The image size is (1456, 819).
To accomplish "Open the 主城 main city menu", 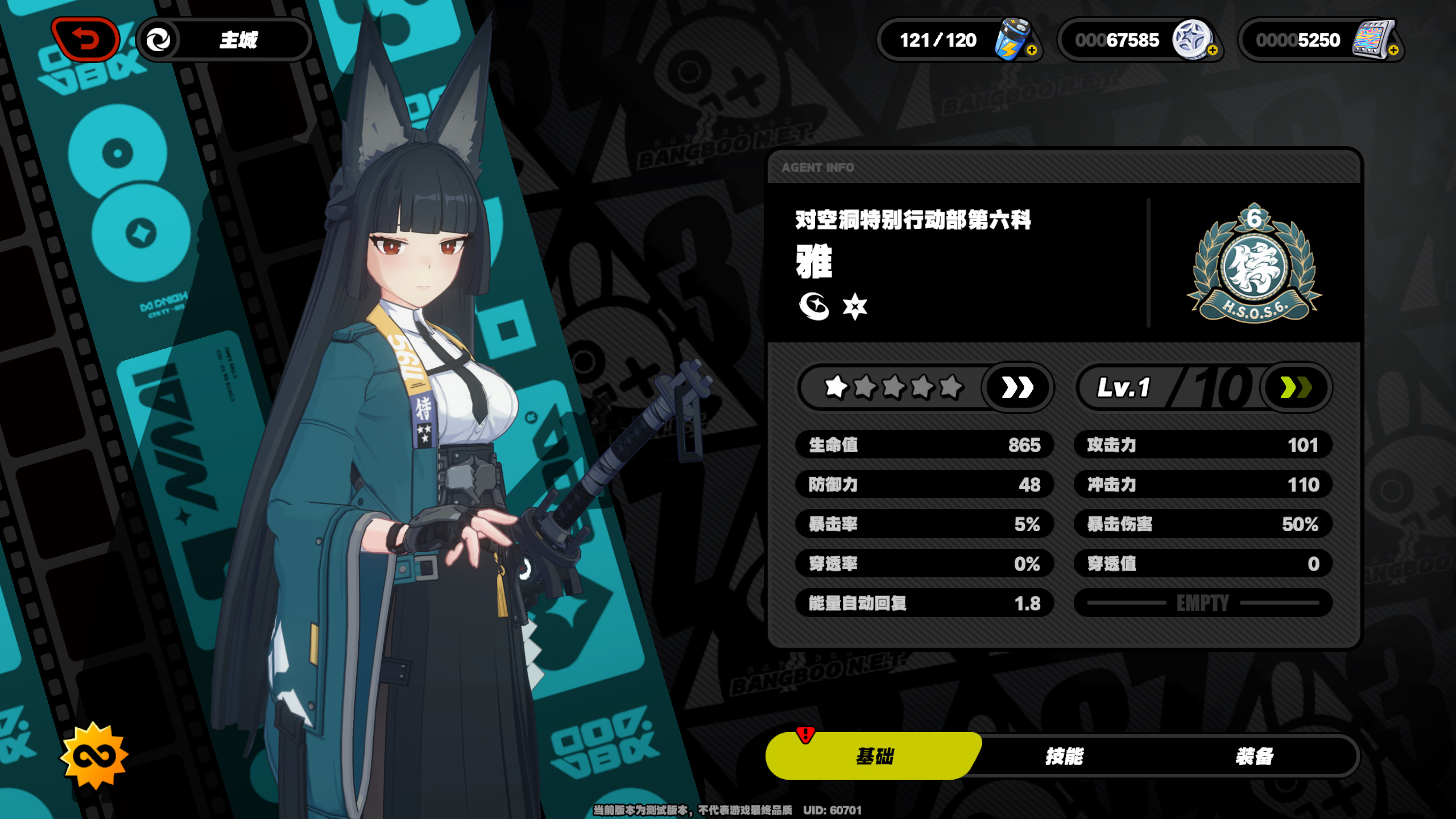I will click(225, 40).
